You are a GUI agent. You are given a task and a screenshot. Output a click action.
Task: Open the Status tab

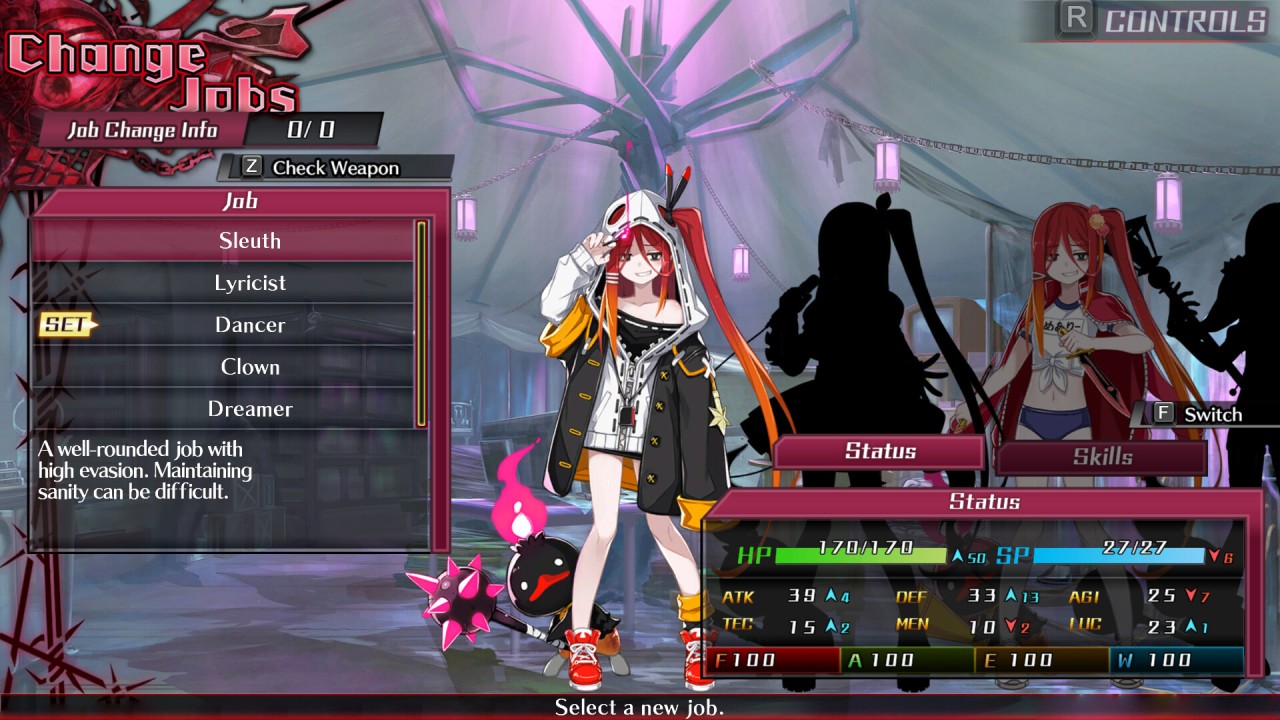coord(880,451)
